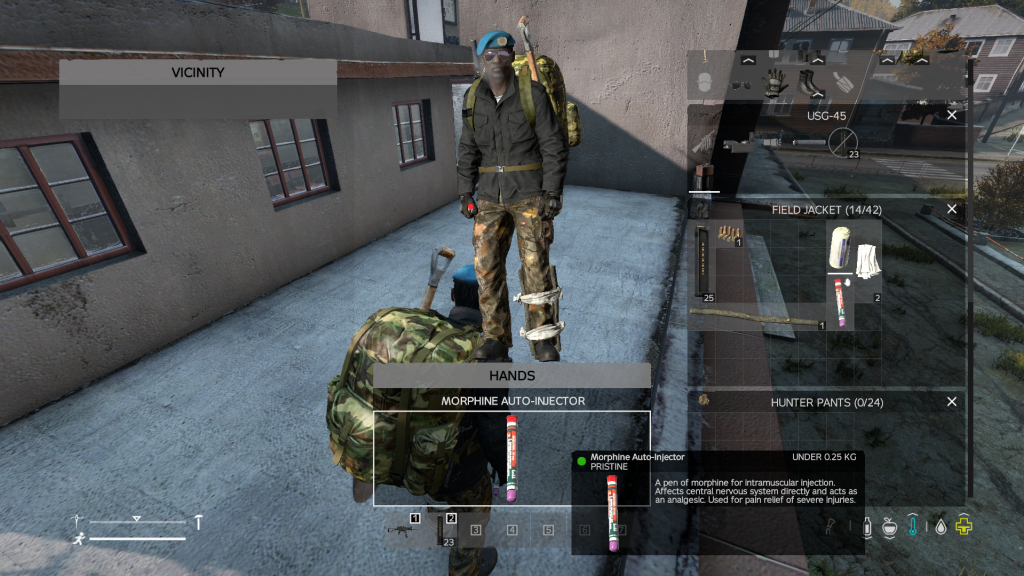Click the Hands panel header
This screenshot has height=576, width=1024.
(512, 376)
